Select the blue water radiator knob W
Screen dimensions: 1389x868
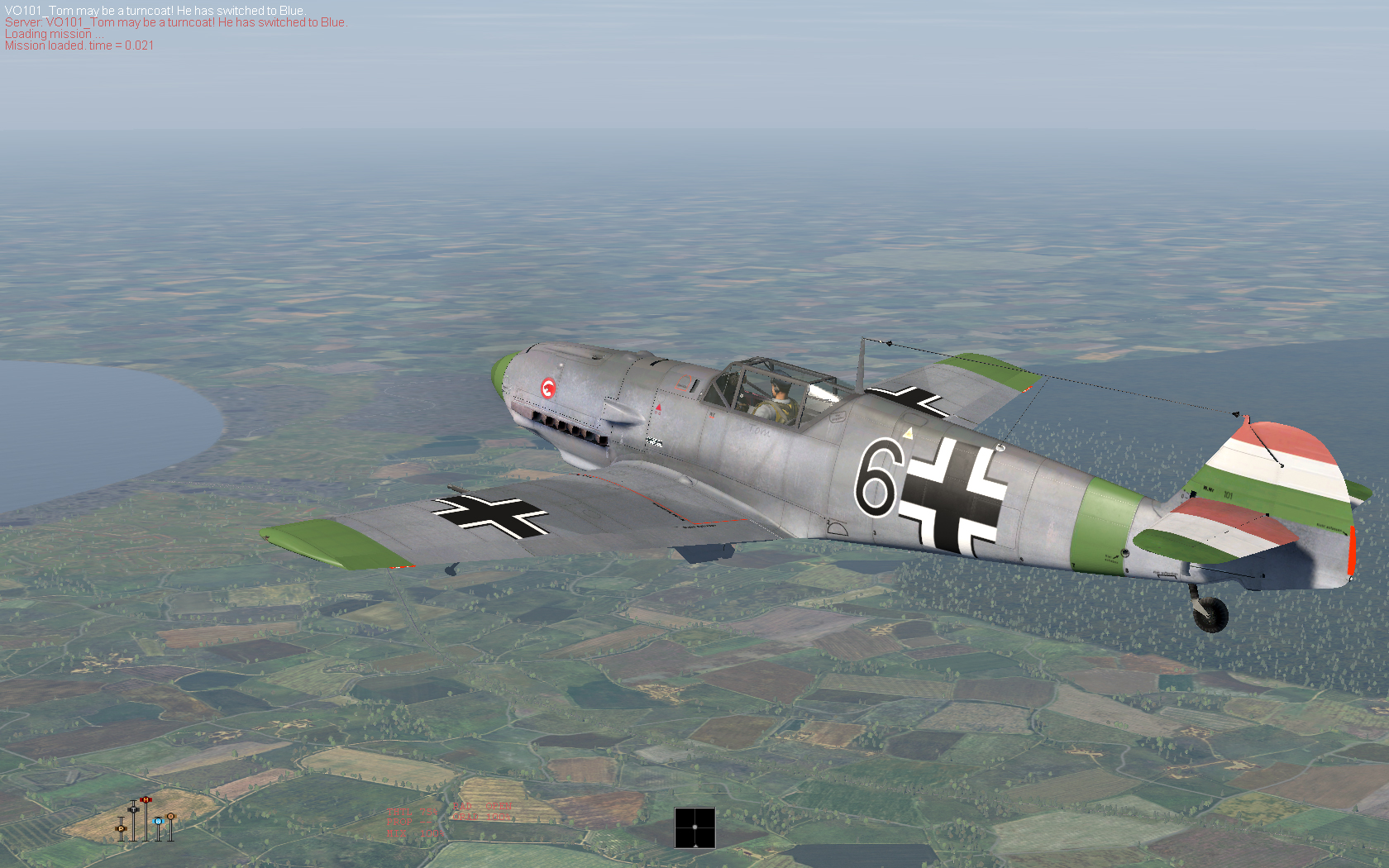[x=158, y=821]
